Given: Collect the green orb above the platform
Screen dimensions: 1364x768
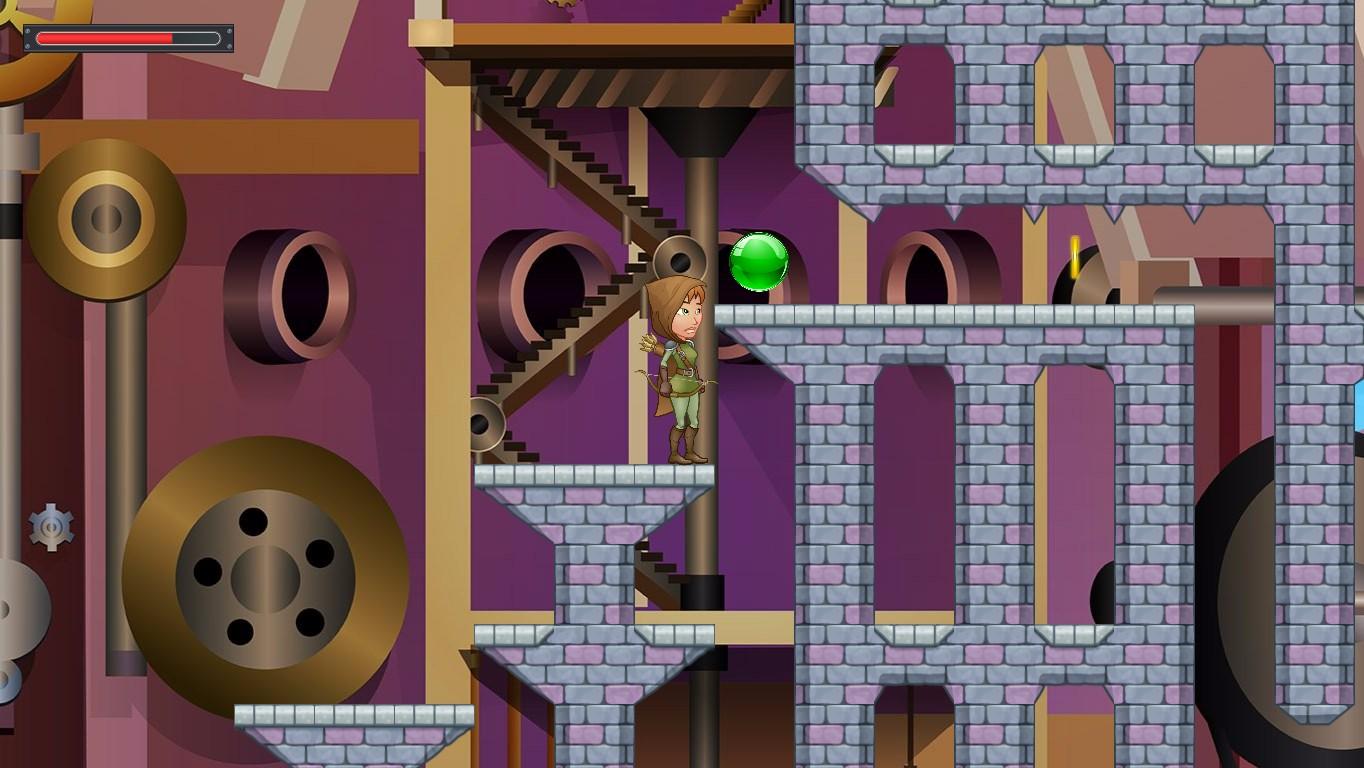Looking at the screenshot, I should [x=760, y=263].
